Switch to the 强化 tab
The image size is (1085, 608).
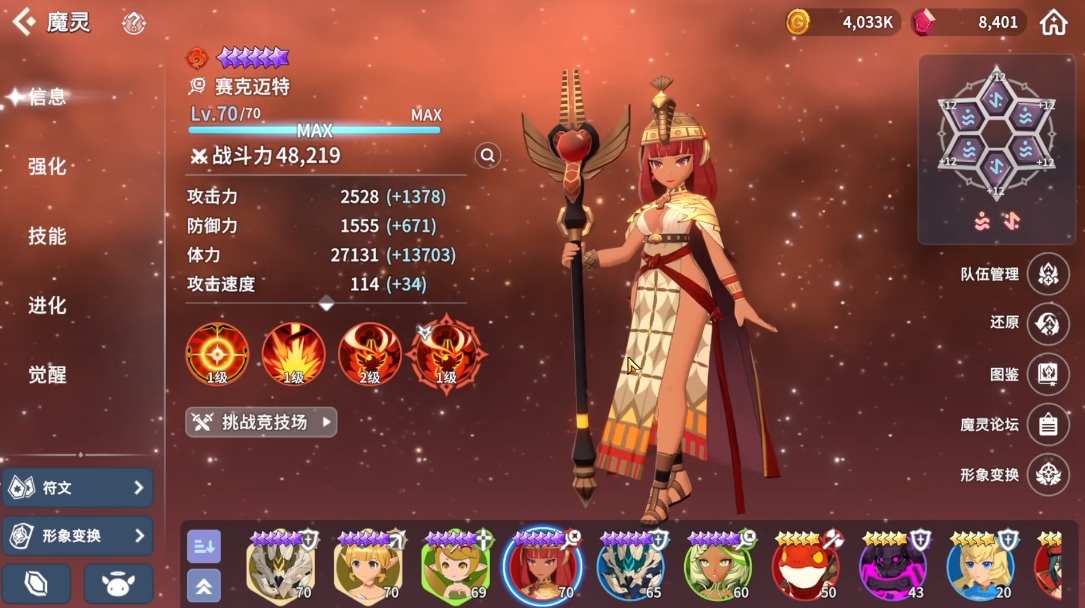tap(47, 166)
